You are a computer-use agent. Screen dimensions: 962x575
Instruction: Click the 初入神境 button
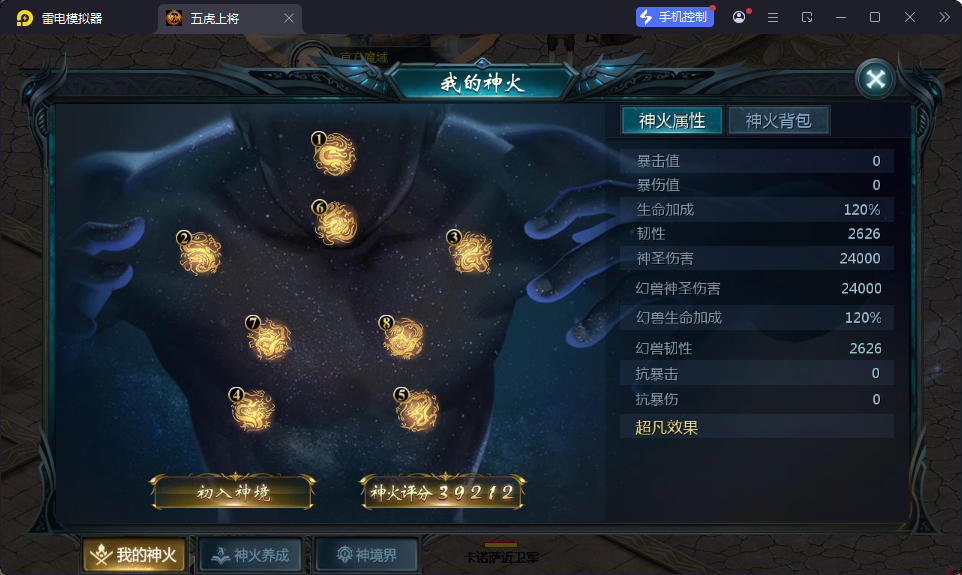coord(232,492)
